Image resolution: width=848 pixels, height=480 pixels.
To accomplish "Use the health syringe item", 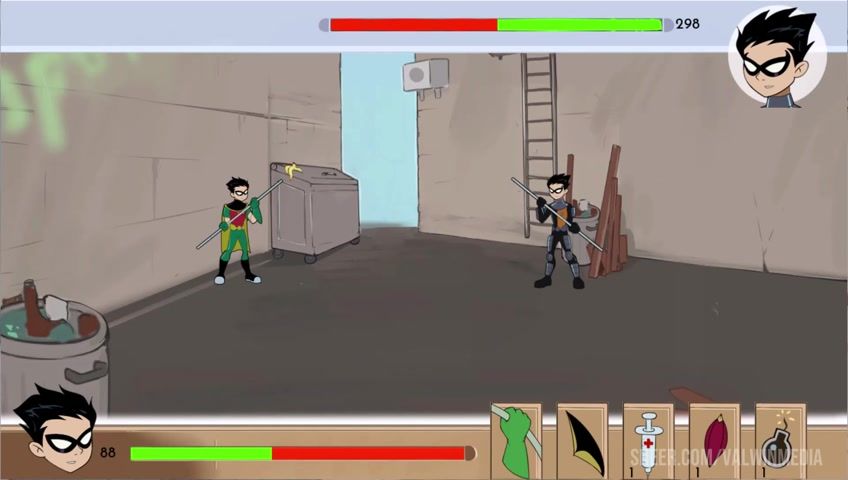I will 648,441.
